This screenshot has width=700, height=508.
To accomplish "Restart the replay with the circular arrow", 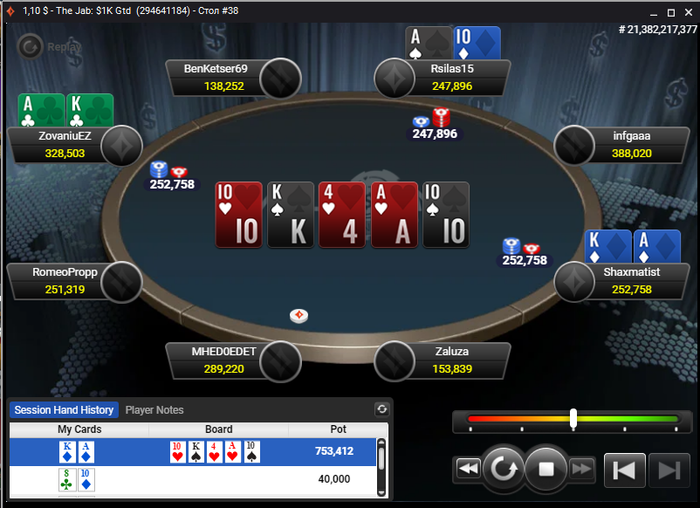I will coord(503,468).
